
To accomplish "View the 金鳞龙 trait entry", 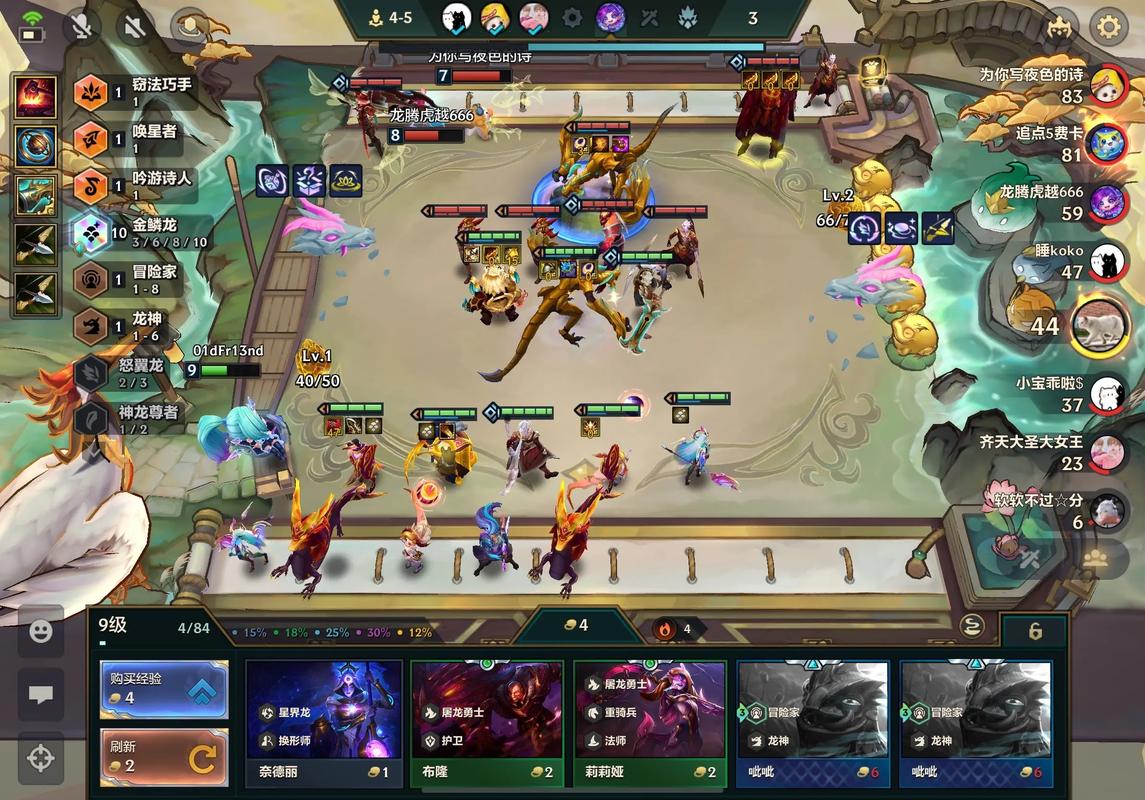I will point(140,233).
